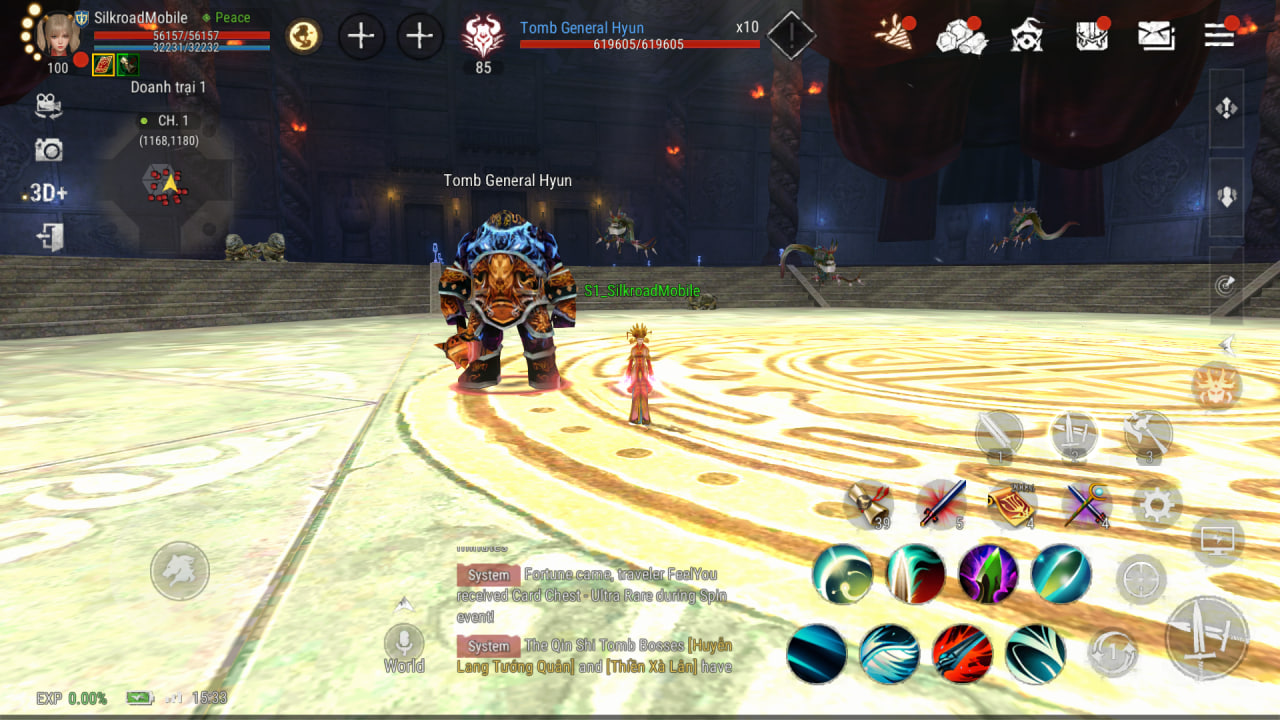Screen dimensions: 1280x720
Task: Open the gemstones shop icon
Action: 958,36
